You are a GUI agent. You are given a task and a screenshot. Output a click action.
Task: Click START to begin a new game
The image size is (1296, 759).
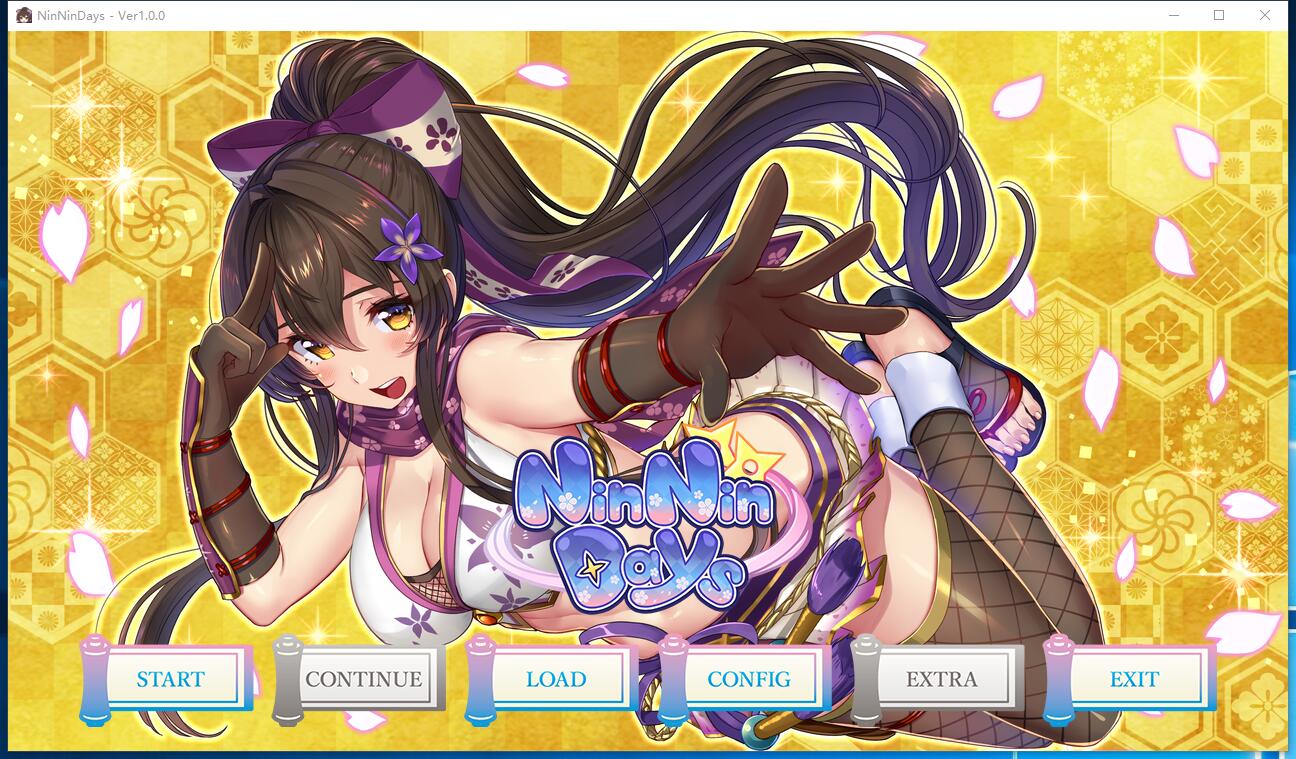coord(172,679)
